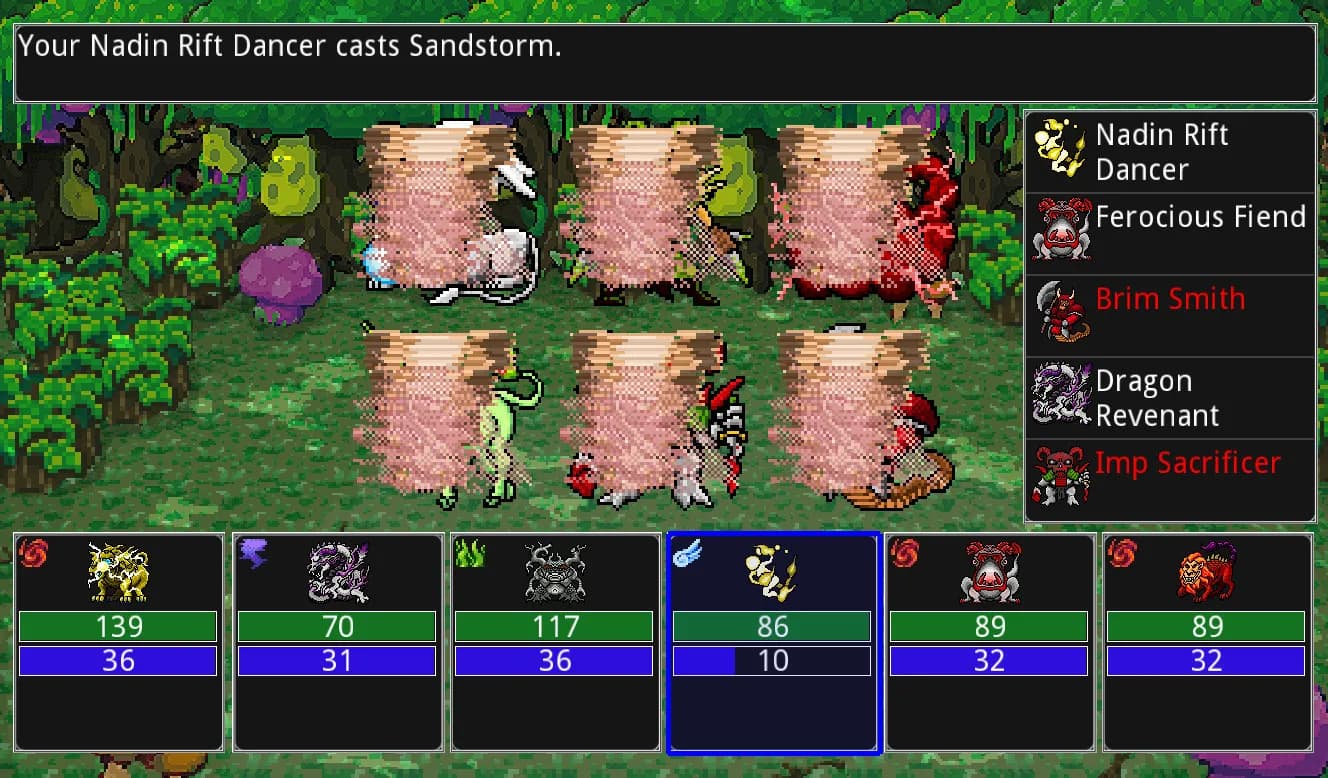Select the grey creature party panel with 117 health

tap(555, 642)
